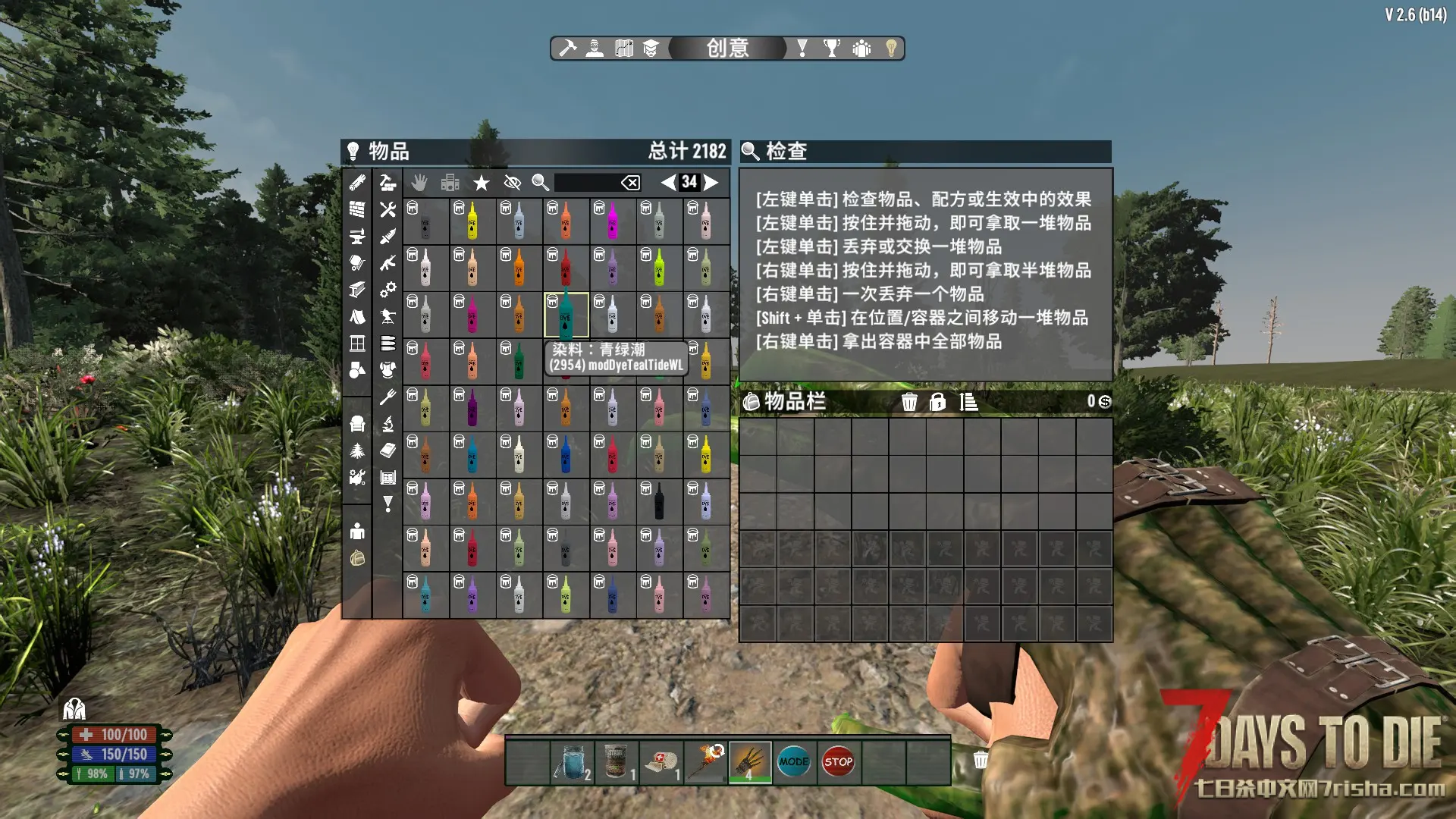Viewport: 1456px width, 819px height.
Task: Select the water jar hotbar slot
Action: (x=573, y=762)
